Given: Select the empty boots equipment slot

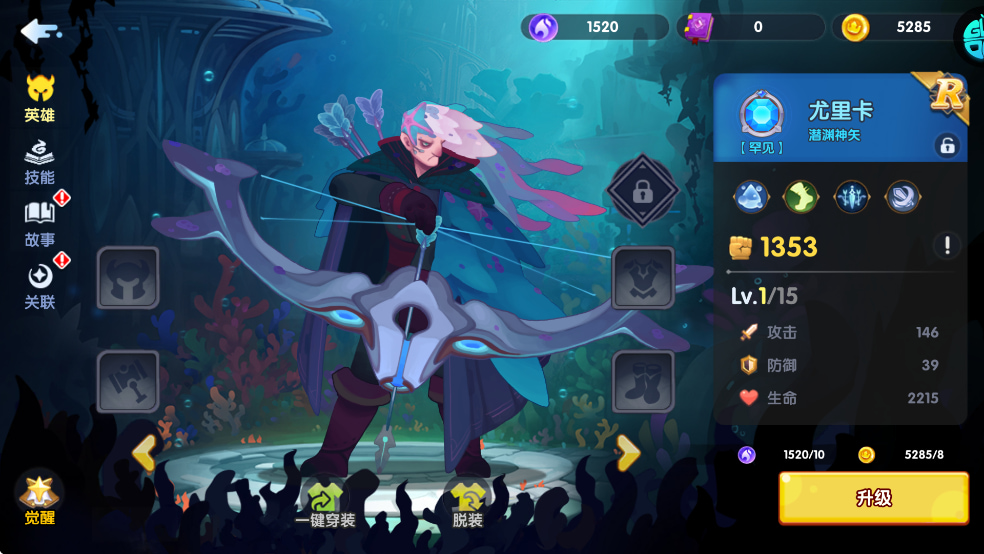Looking at the screenshot, I should [x=643, y=381].
